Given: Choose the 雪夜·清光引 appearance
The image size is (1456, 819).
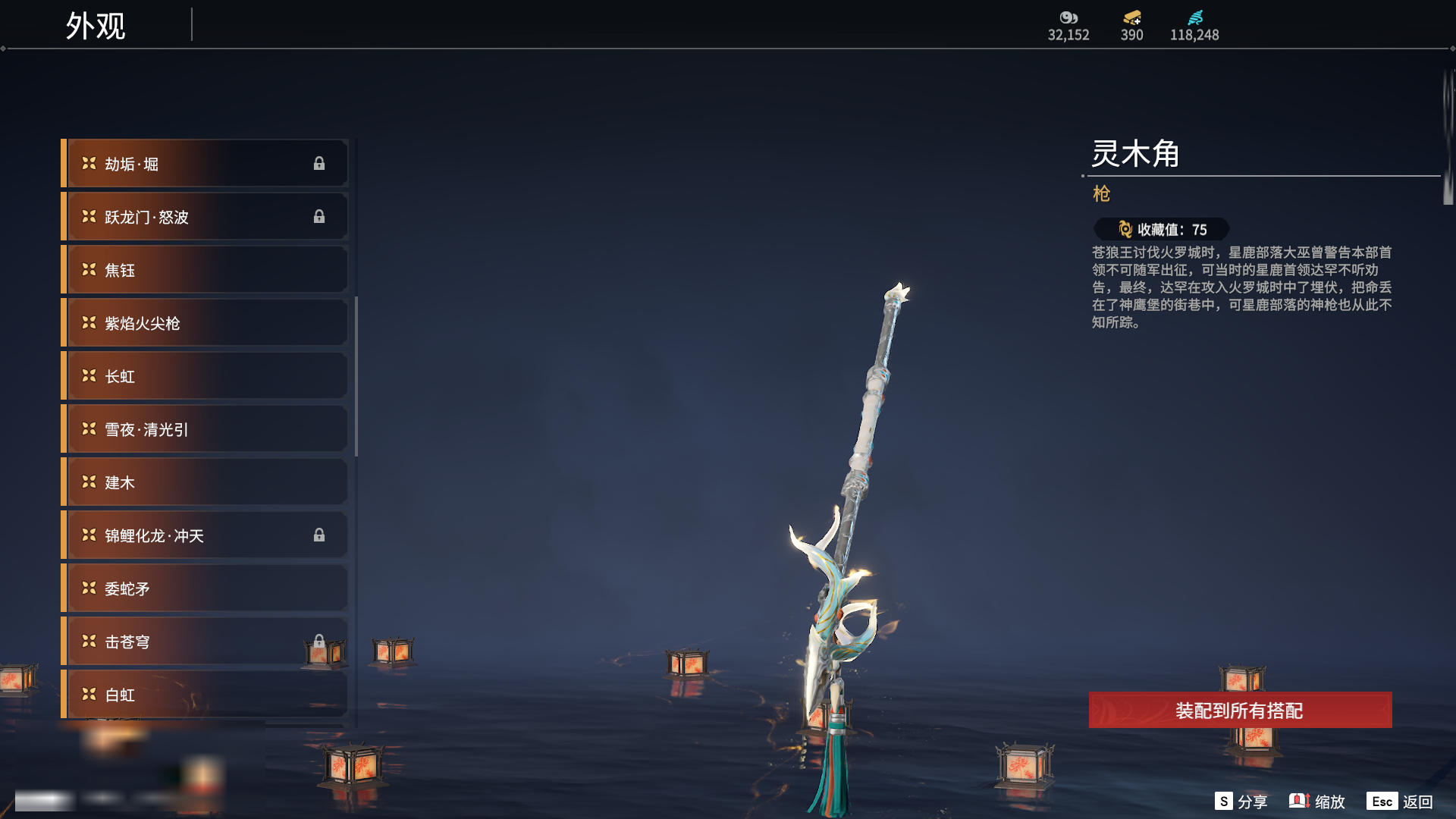Looking at the screenshot, I should [x=205, y=429].
